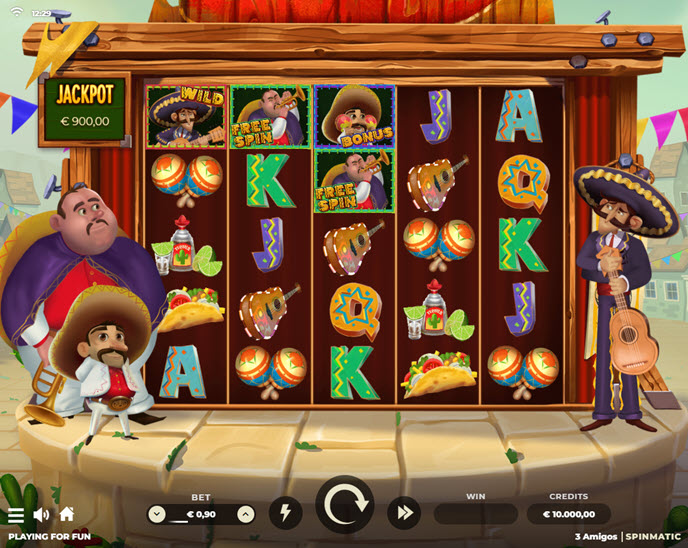
Task: Increase the bet amount
Action: [246, 514]
